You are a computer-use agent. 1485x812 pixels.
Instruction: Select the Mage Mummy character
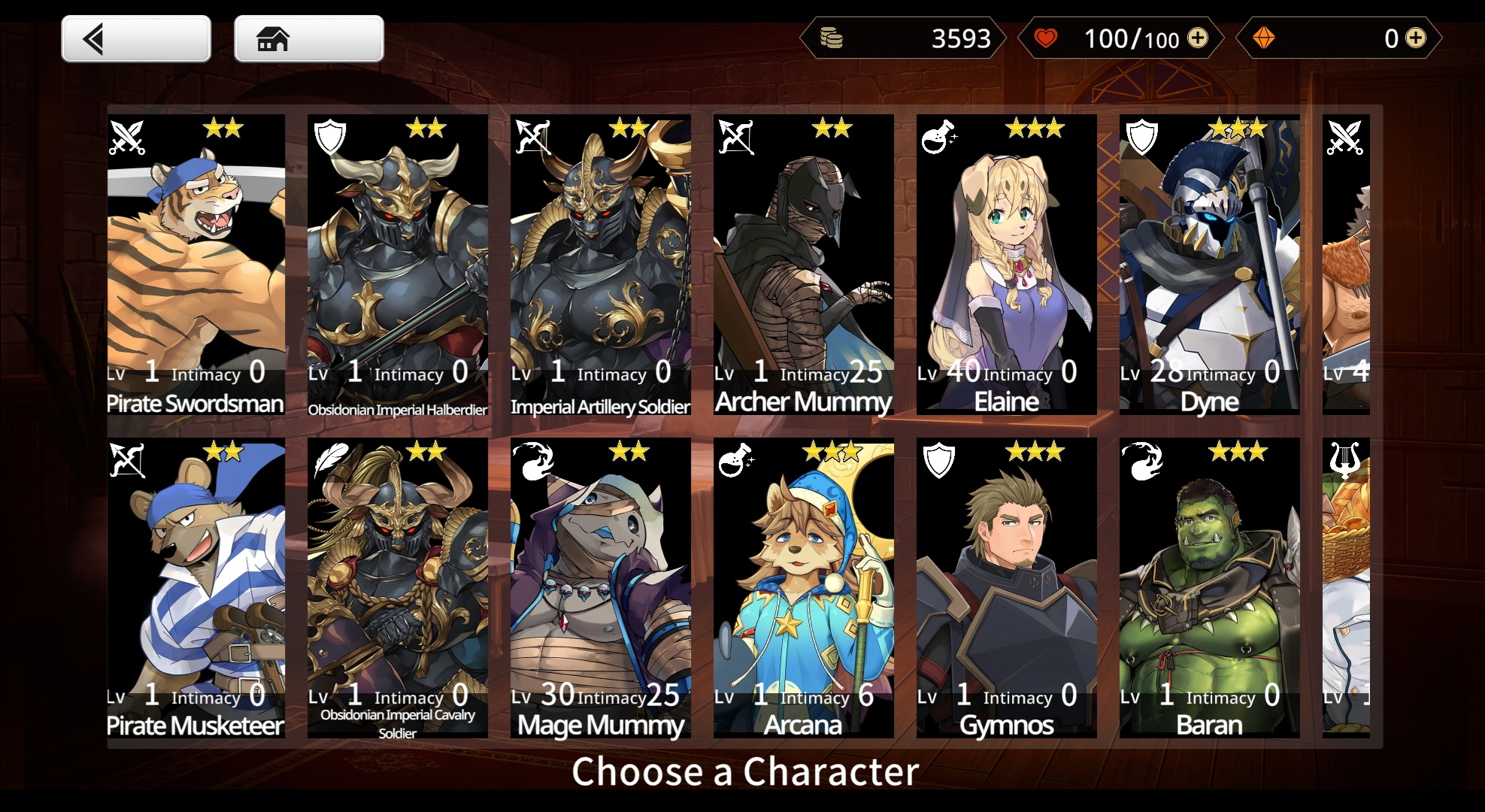click(x=601, y=587)
